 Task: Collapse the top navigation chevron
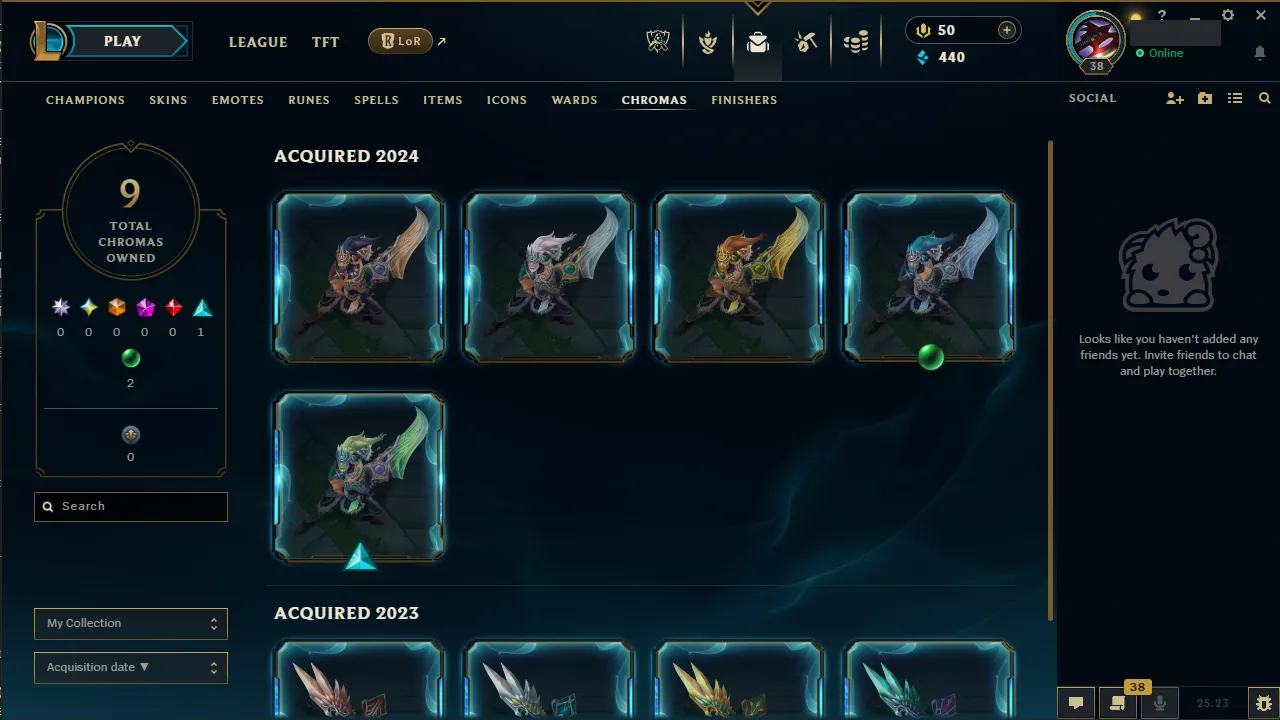coord(757,8)
